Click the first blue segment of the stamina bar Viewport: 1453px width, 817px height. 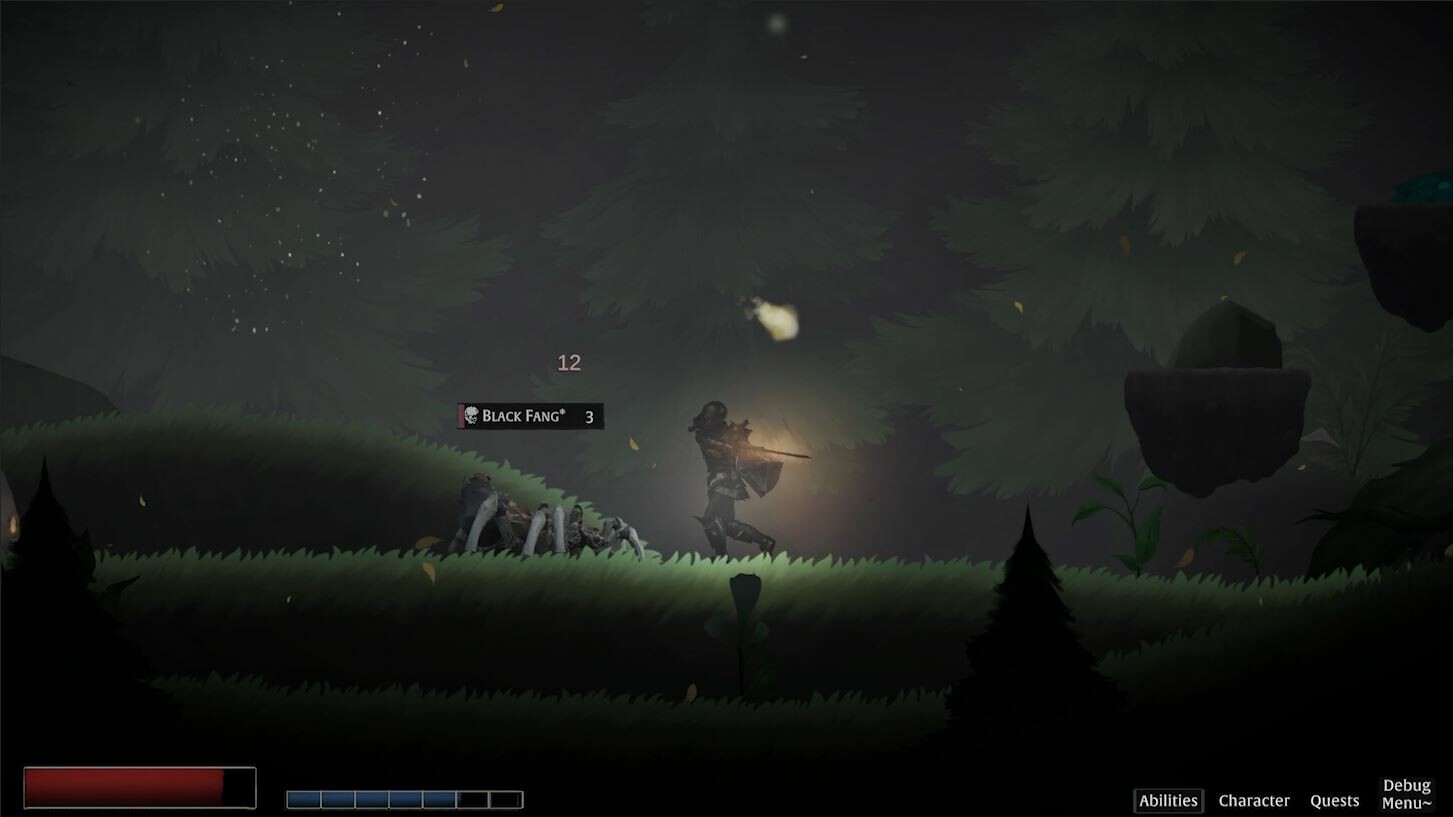click(x=305, y=798)
